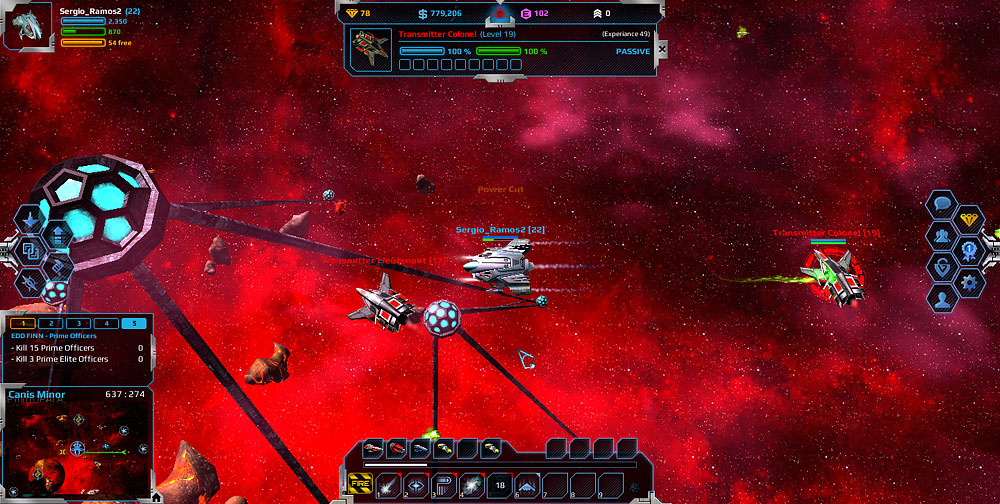
Task: Open the guild shield icon
Action: point(942,267)
